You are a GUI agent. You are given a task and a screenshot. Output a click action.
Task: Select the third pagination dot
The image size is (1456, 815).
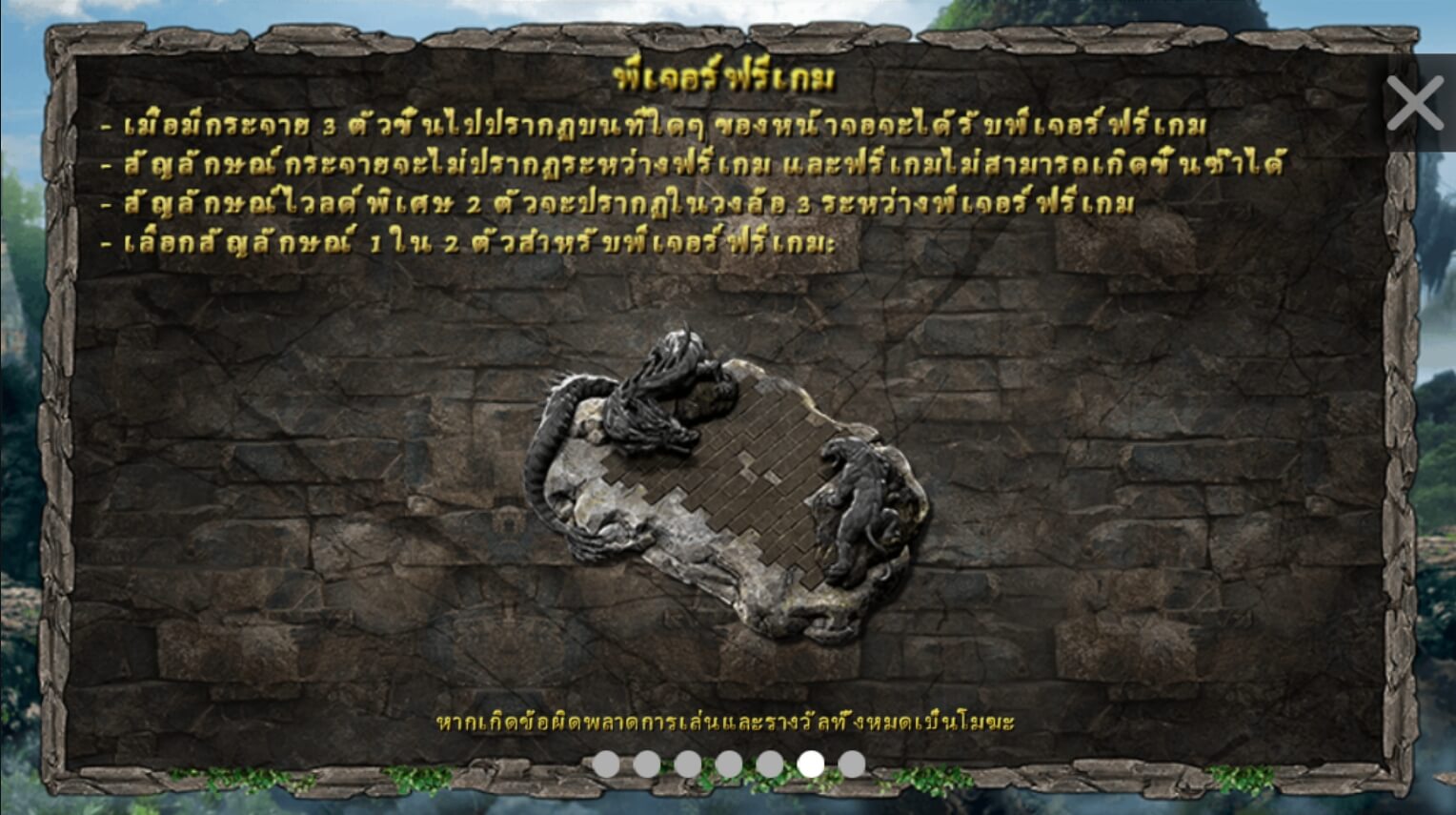(x=687, y=763)
